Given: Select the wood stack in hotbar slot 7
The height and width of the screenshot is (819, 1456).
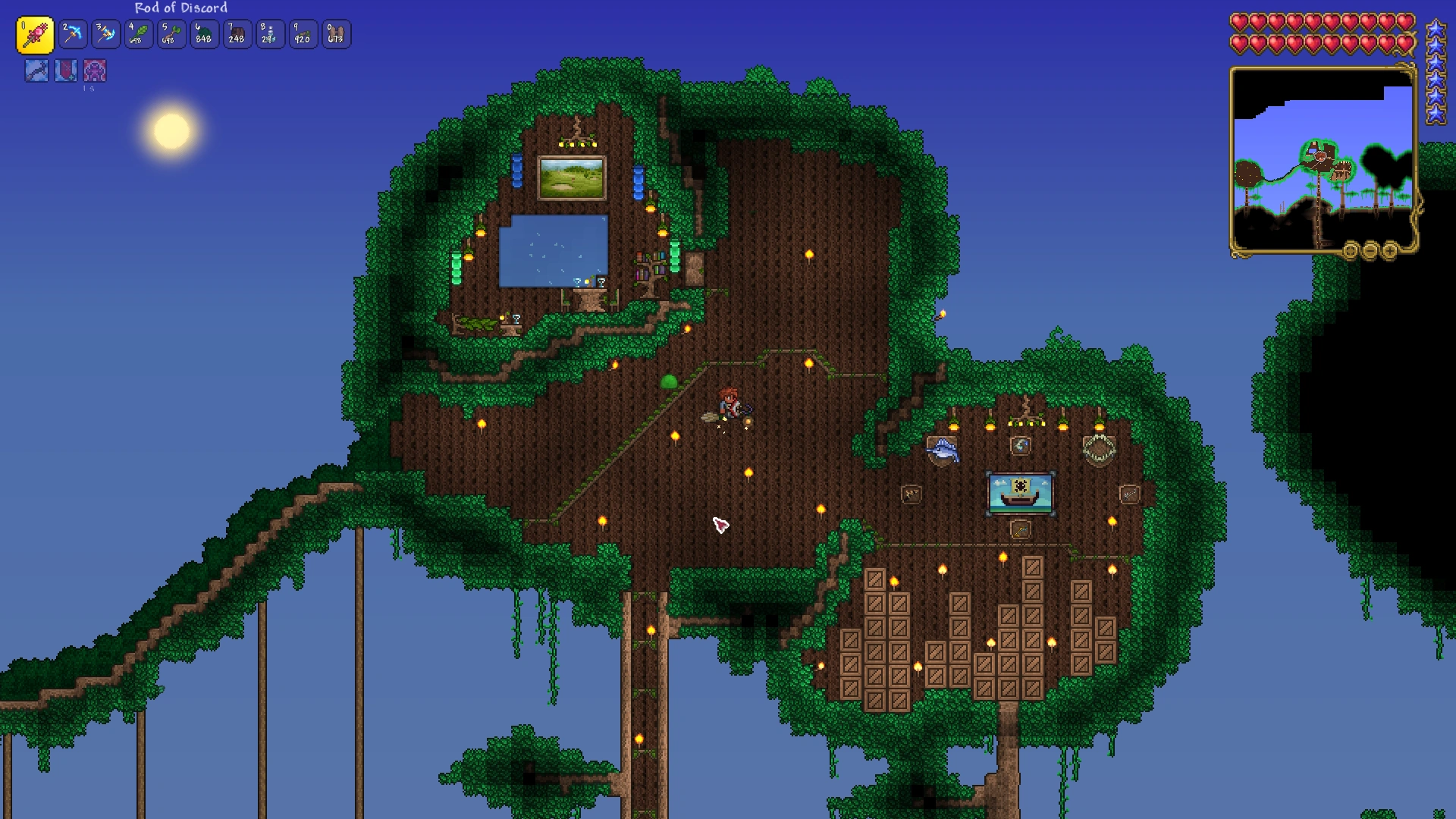Looking at the screenshot, I should pyautogui.click(x=237, y=34).
